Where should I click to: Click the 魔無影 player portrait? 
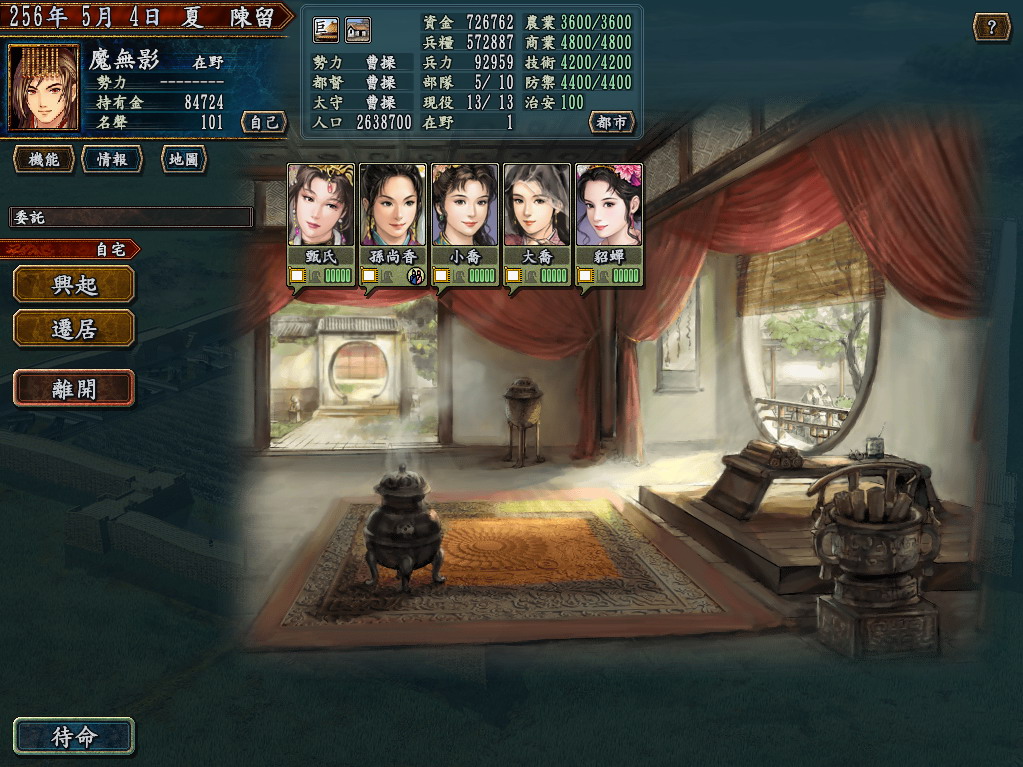click(43, 88)
